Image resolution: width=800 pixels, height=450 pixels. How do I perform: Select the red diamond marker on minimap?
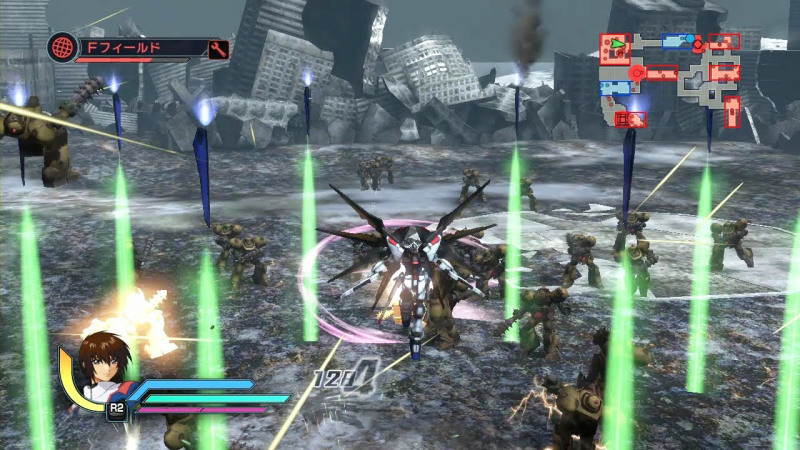pos(697,45)
